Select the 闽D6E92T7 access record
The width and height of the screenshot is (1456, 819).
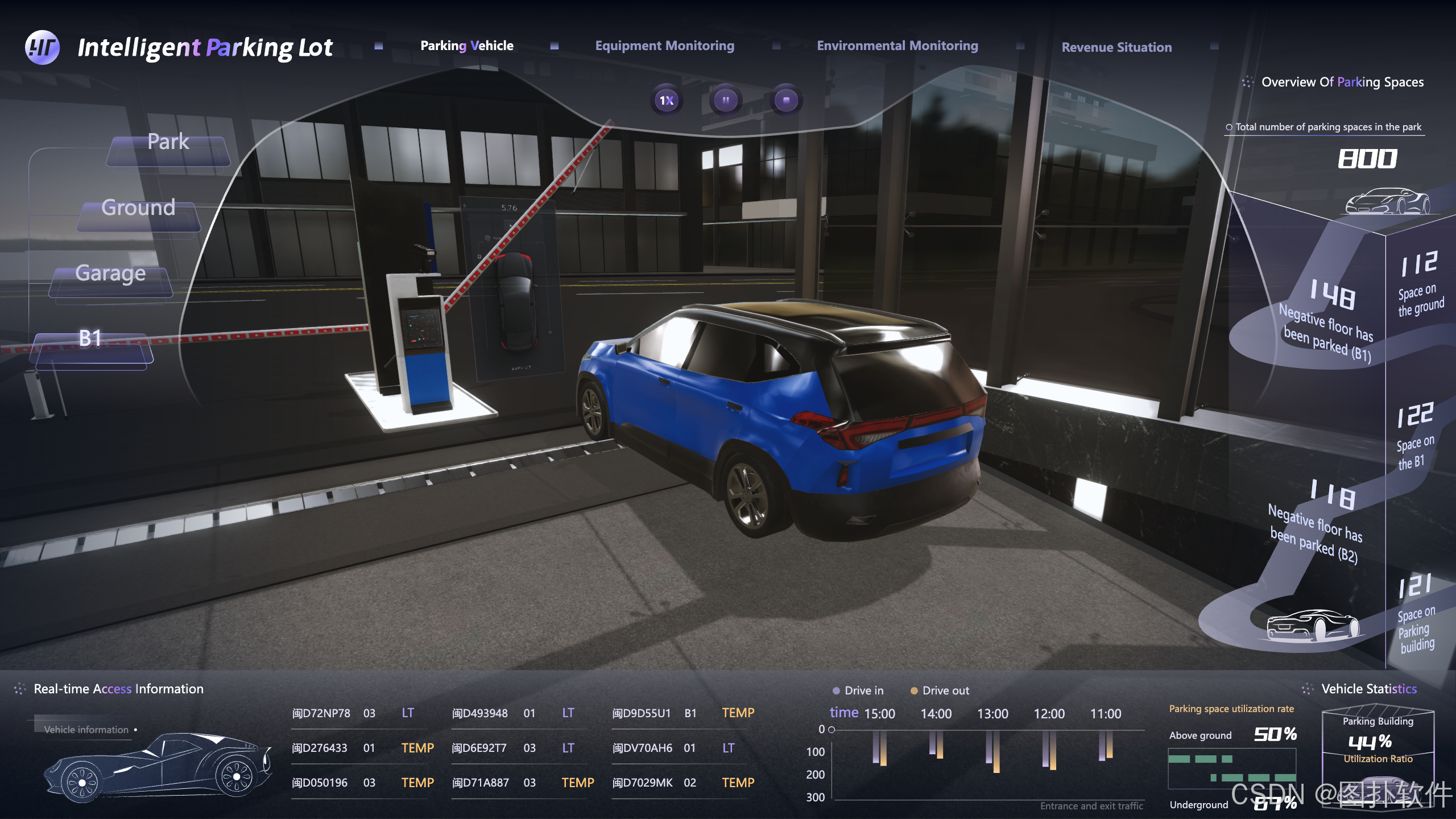tap(479, 748)
